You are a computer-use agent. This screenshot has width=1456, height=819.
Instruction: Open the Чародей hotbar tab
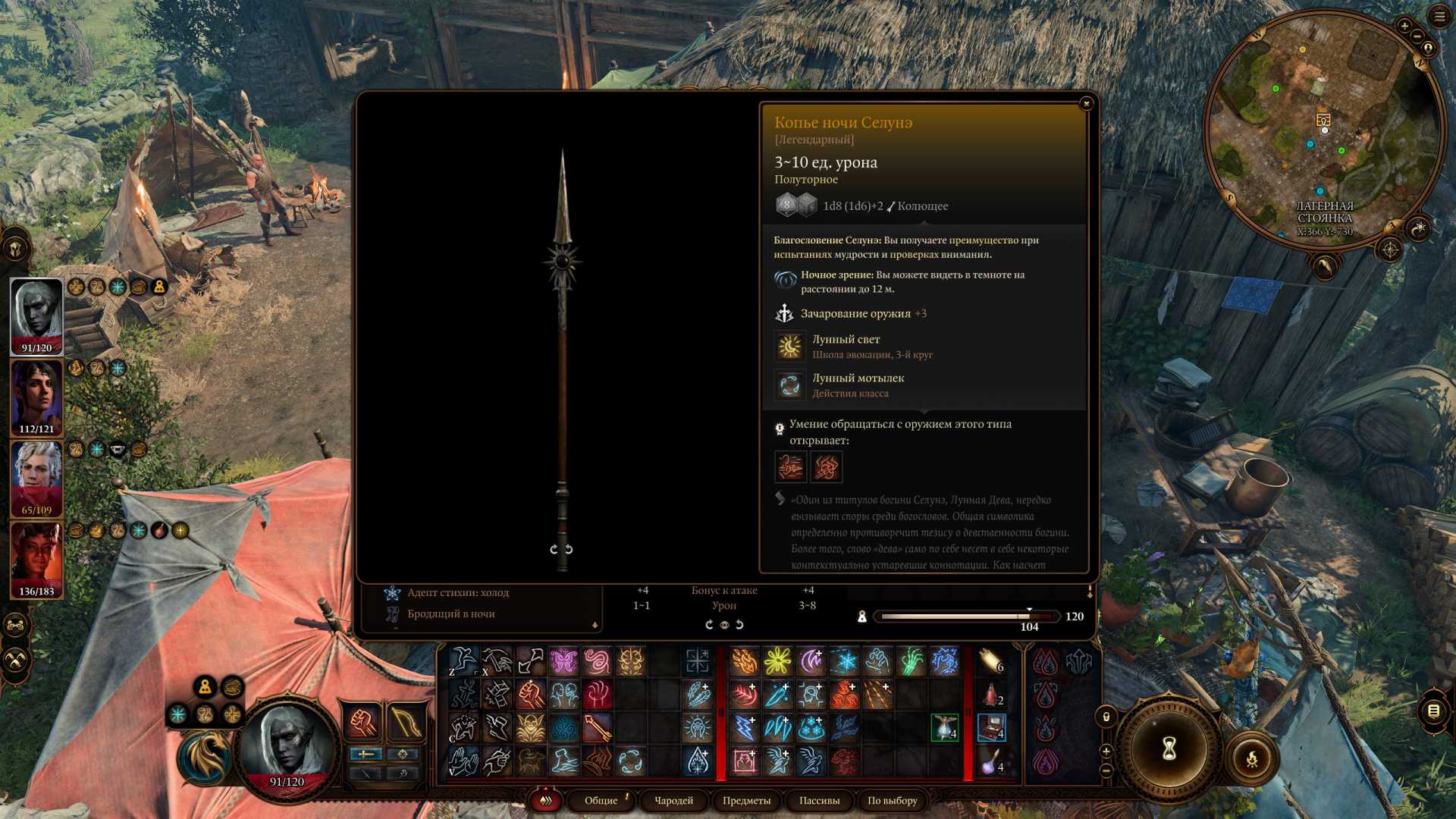(673, 801)
